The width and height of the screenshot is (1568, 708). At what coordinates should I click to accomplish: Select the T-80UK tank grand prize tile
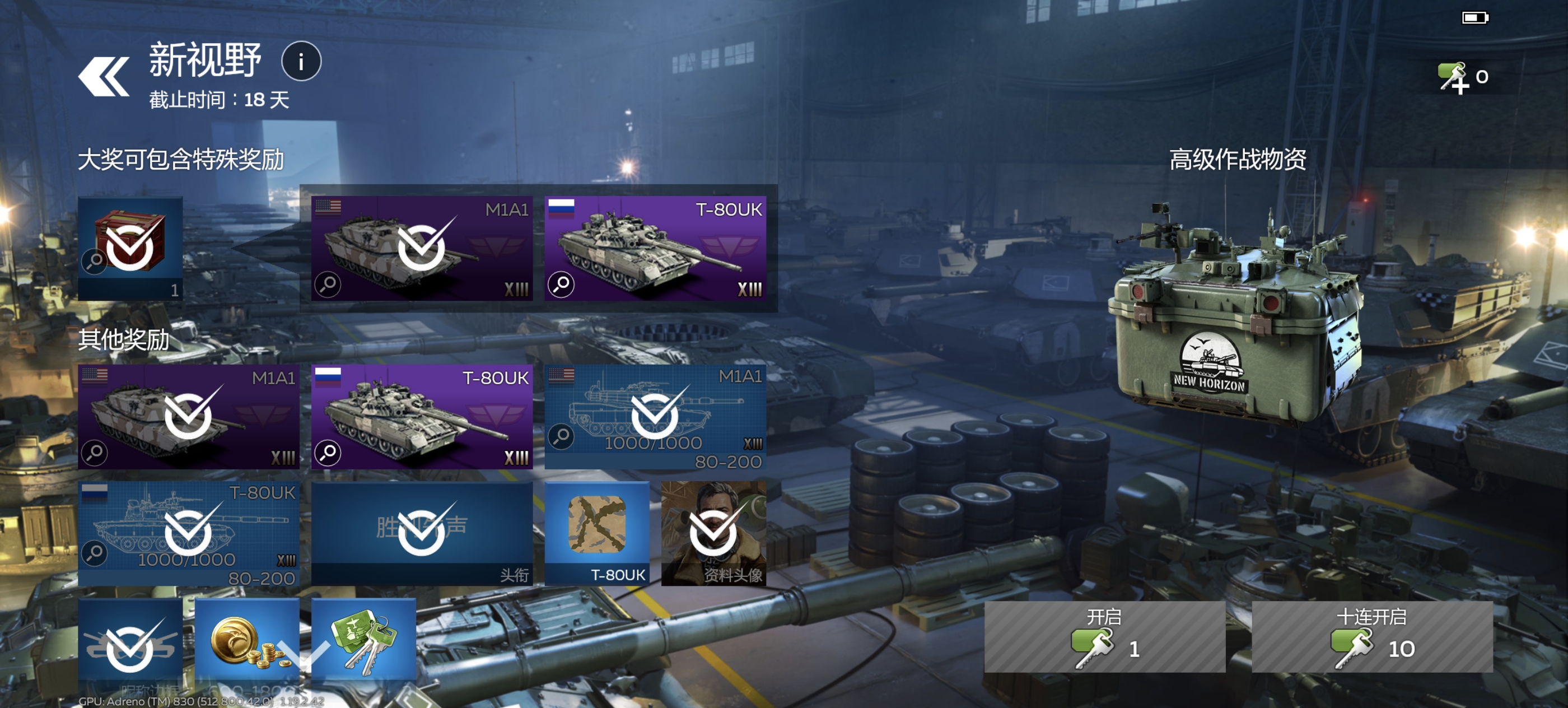pos(655,248)
